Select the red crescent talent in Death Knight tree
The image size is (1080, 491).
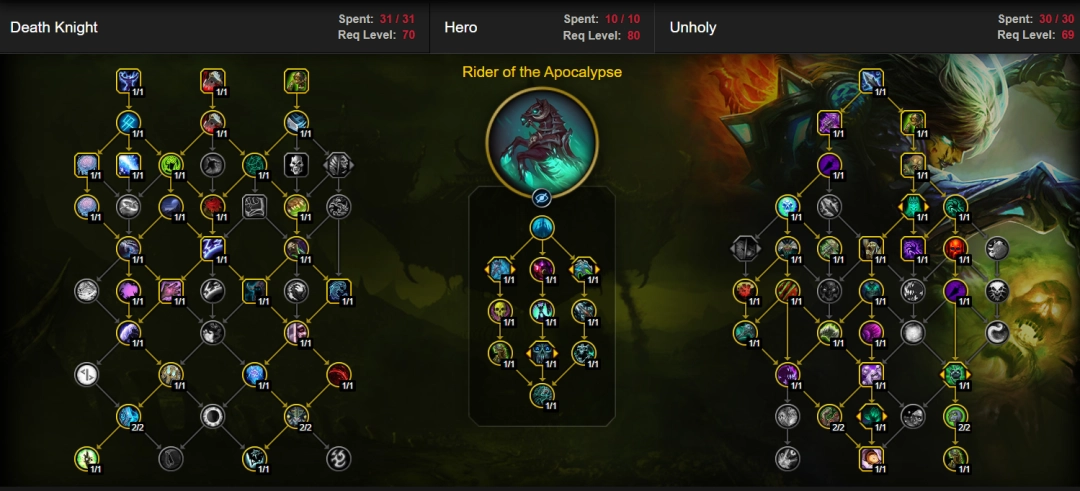pyautogui.click(x=338, y=374)
